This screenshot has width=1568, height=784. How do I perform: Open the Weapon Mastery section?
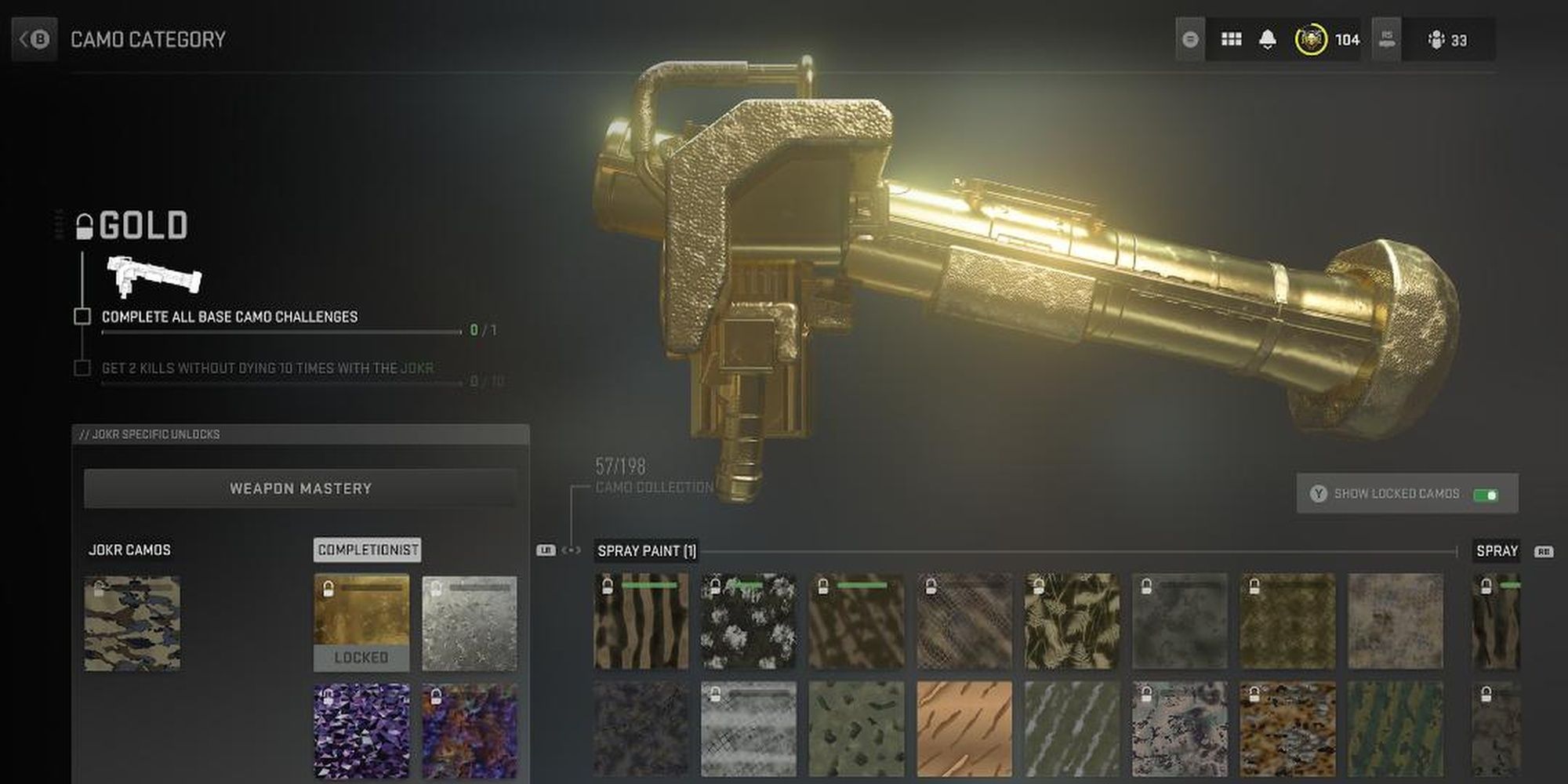[x=300, y=487]
